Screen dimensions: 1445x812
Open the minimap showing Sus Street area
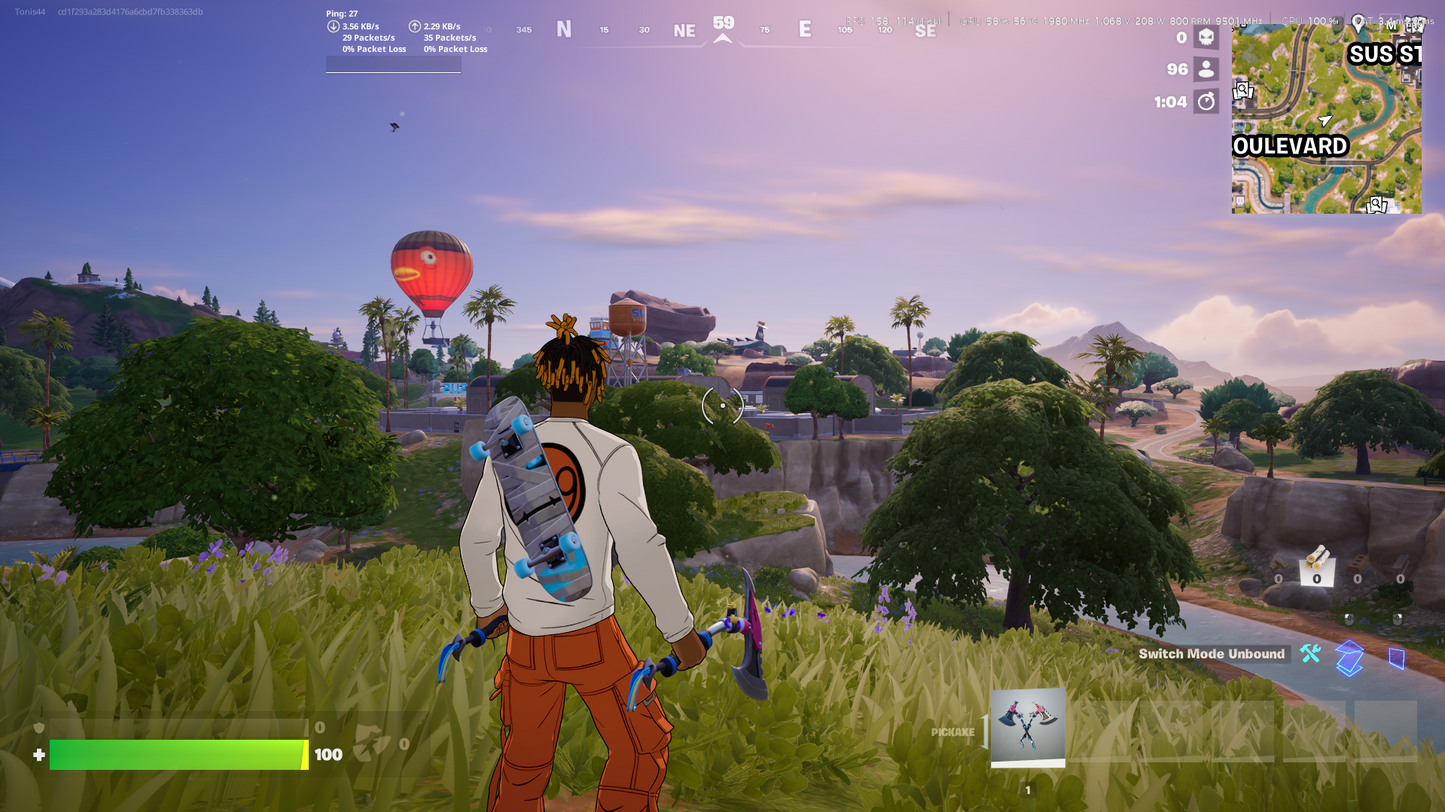click(1326, 118)
